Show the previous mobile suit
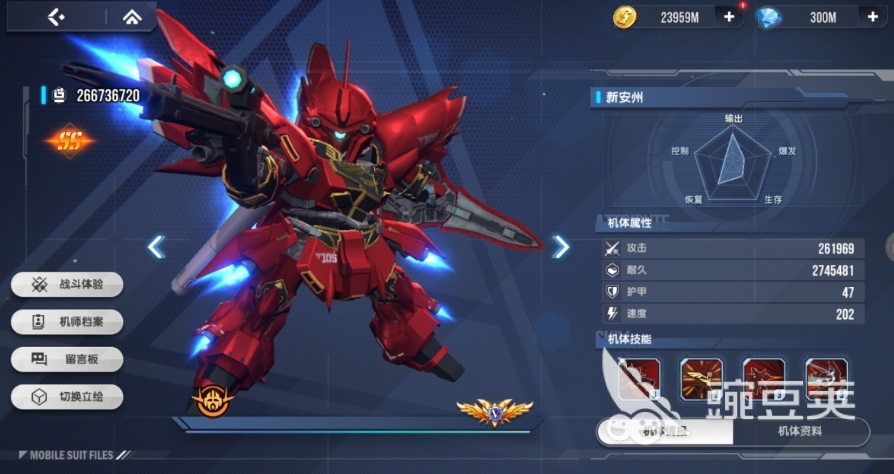 (x=156, y=247)
